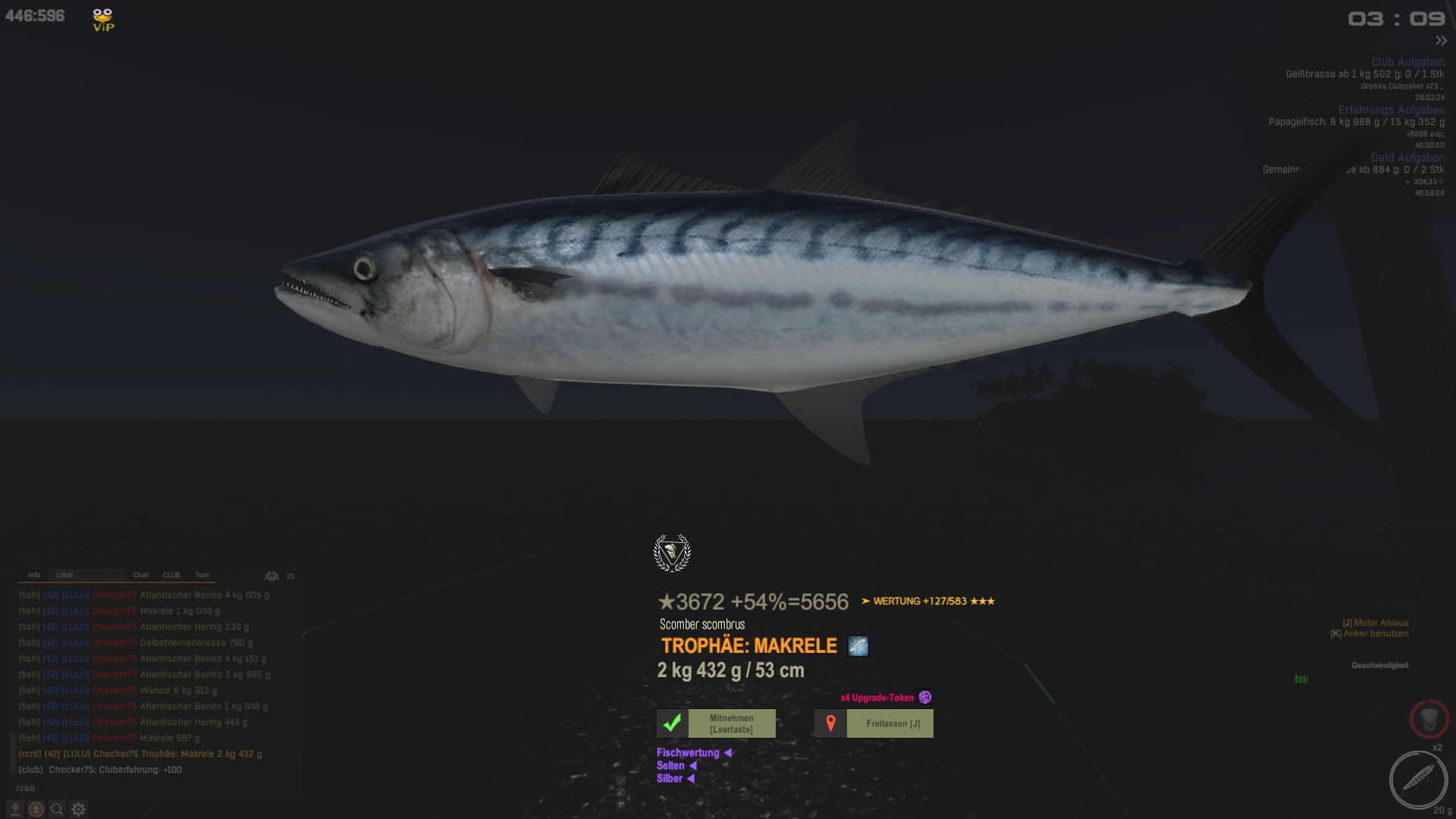1456x819 pixels.
Task: Open the Club Aufgaben task header
Action: point(1407,62)
